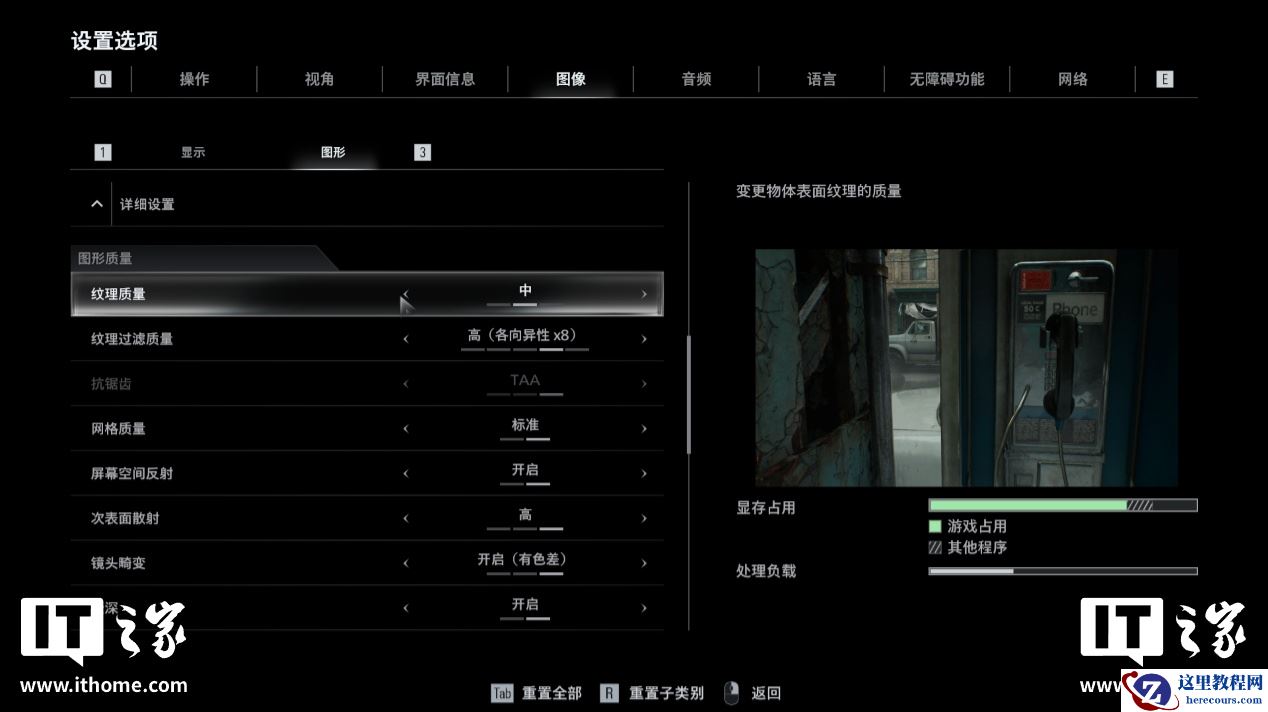Raise 纹理质量 with its right arrow
1268x712 pixels.
click(x=644, y=294)
